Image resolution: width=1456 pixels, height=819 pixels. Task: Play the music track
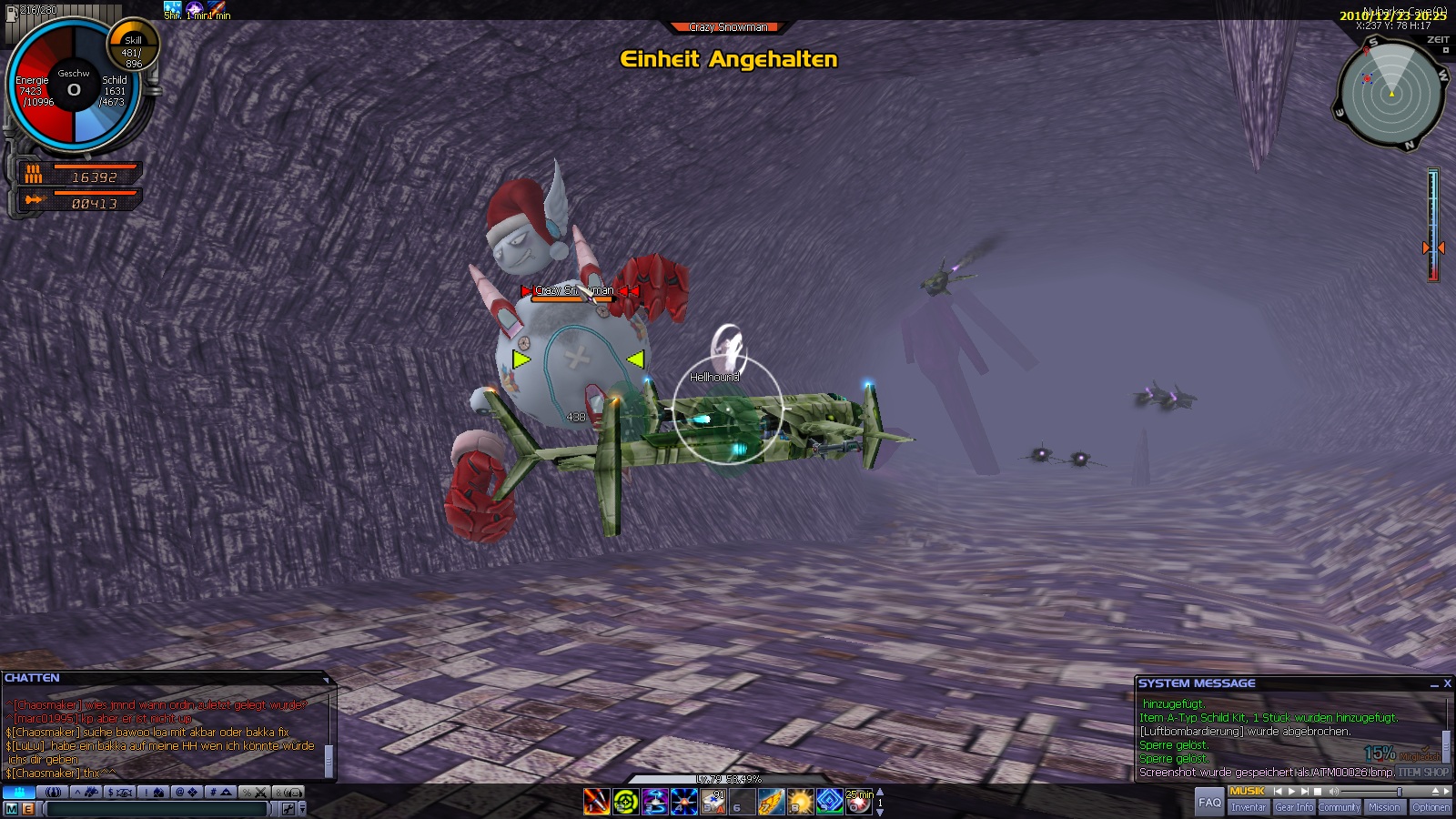pyautogui.click(x=1291, y=792)
